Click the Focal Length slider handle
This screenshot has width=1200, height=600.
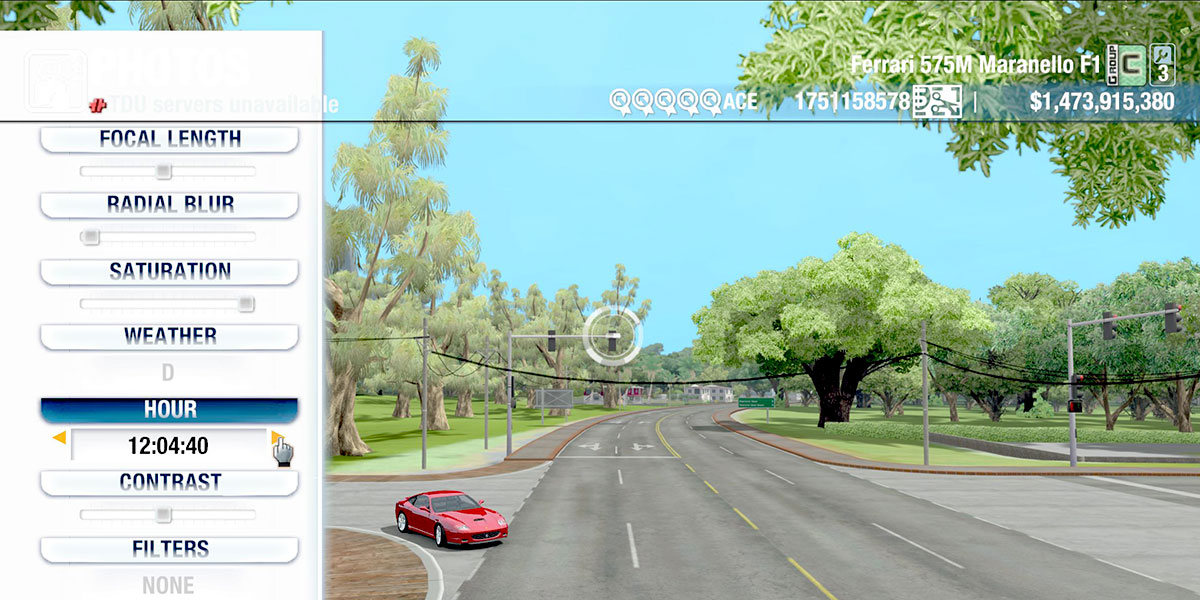pyautogui.click(x=163, y=171)
